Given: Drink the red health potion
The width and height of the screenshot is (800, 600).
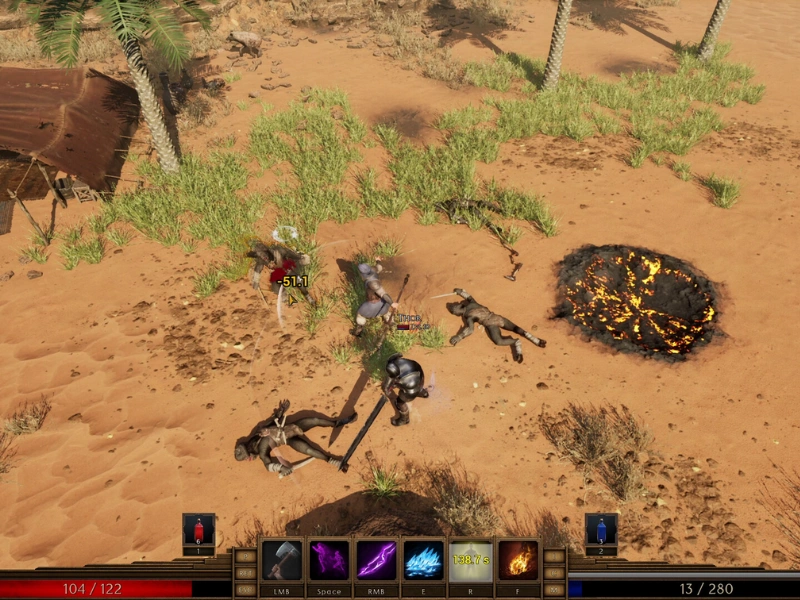Looking at the screenshot, I should tap(198, 529).
